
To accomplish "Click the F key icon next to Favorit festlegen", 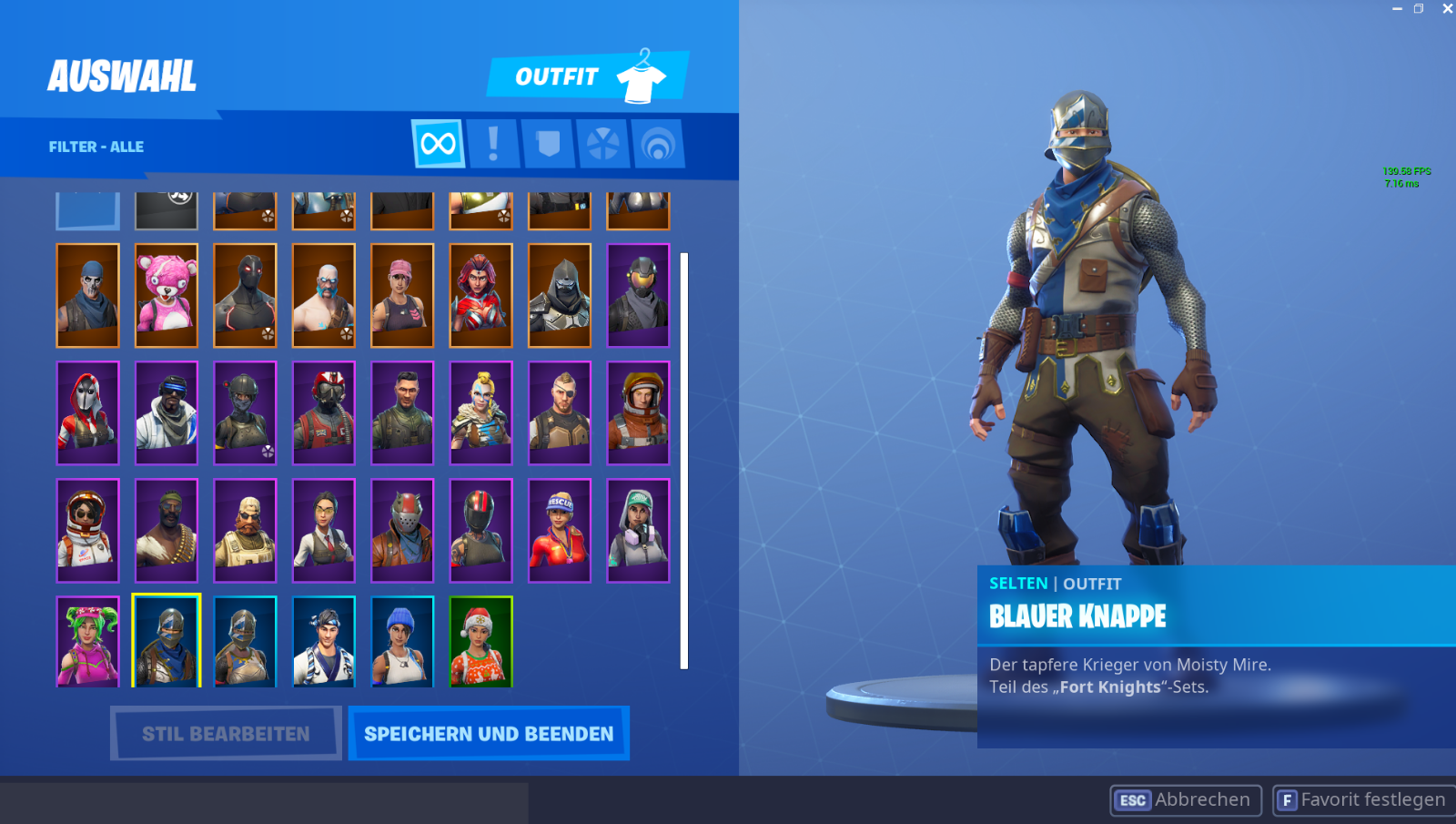I will (x=1288, y=799).
